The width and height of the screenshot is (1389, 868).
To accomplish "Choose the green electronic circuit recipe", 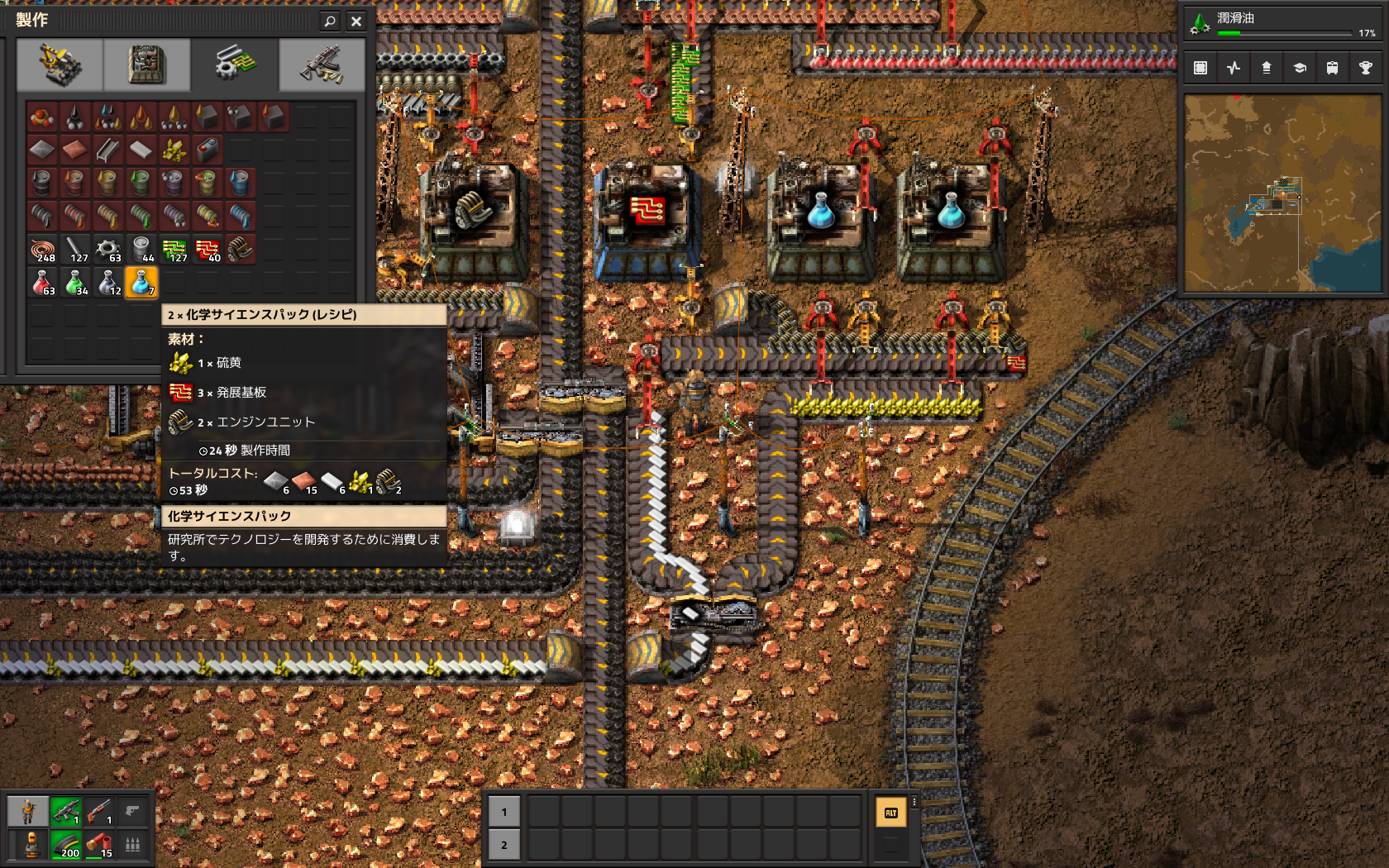I will pyautogui.click(x=174, y=250).
